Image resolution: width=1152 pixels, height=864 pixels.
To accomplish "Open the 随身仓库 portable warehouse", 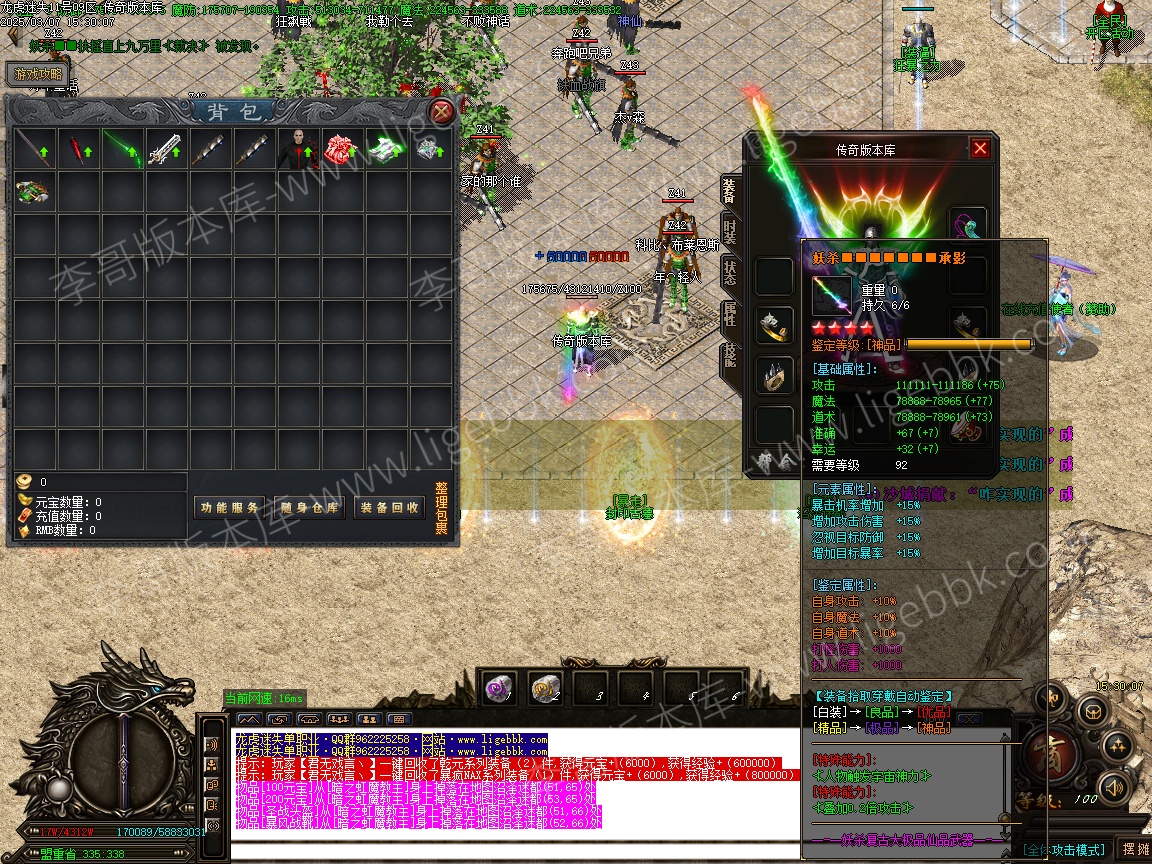I will pos(309,508).
